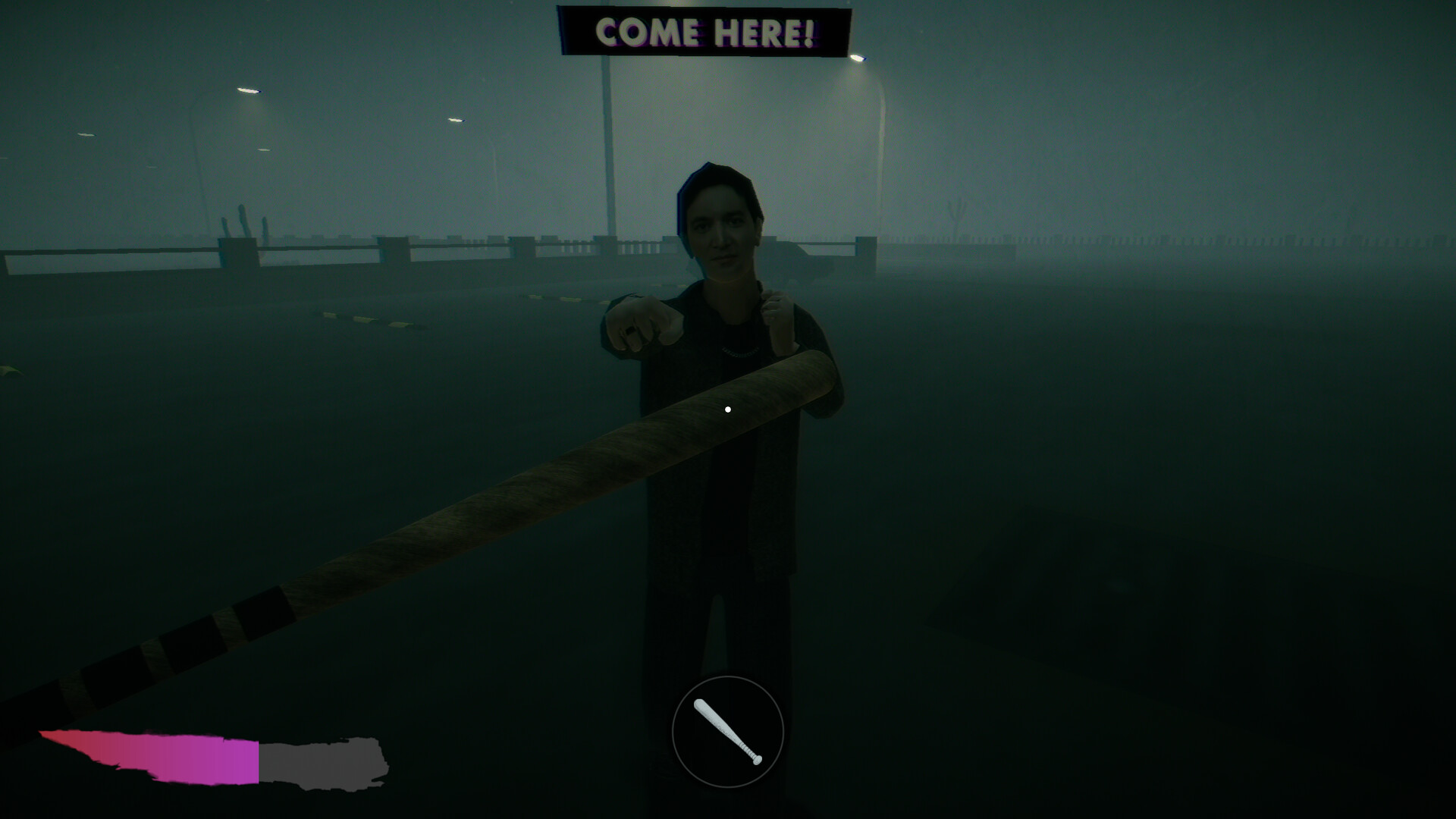Click the white crosshair dot

[x=727, y=409]
